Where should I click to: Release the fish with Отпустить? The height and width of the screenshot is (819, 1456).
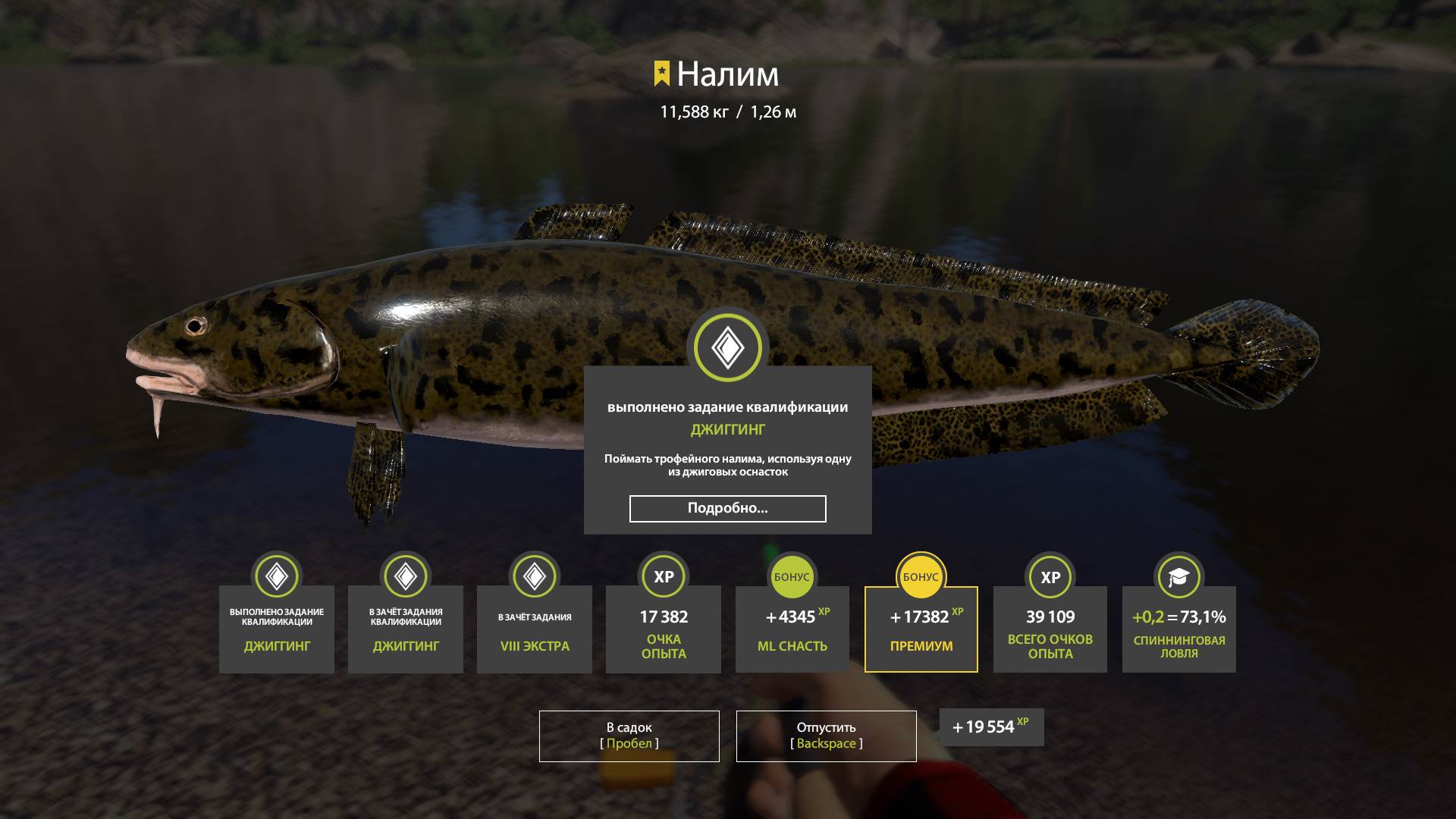point(826,736)
